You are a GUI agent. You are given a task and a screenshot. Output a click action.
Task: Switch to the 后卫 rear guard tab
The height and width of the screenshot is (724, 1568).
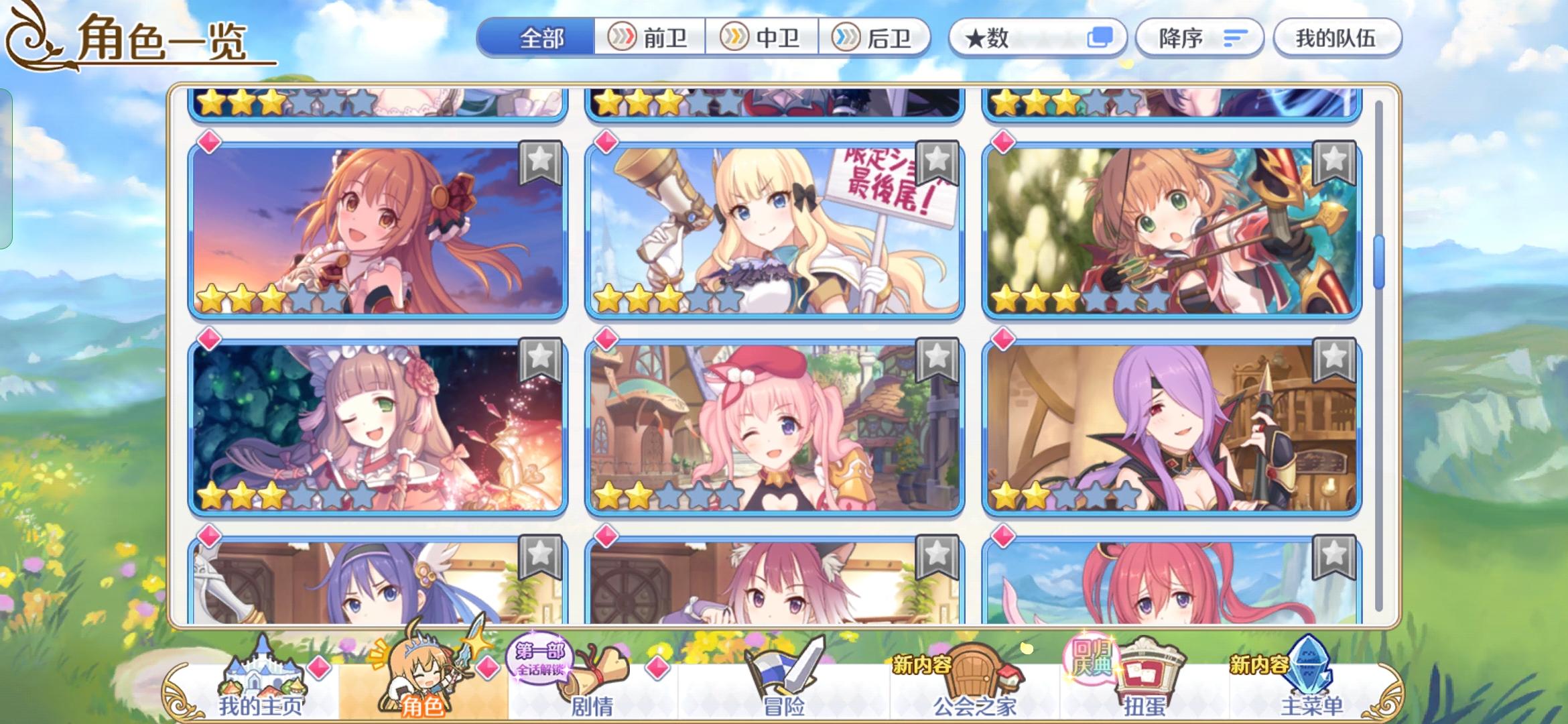tap(878, 38)
